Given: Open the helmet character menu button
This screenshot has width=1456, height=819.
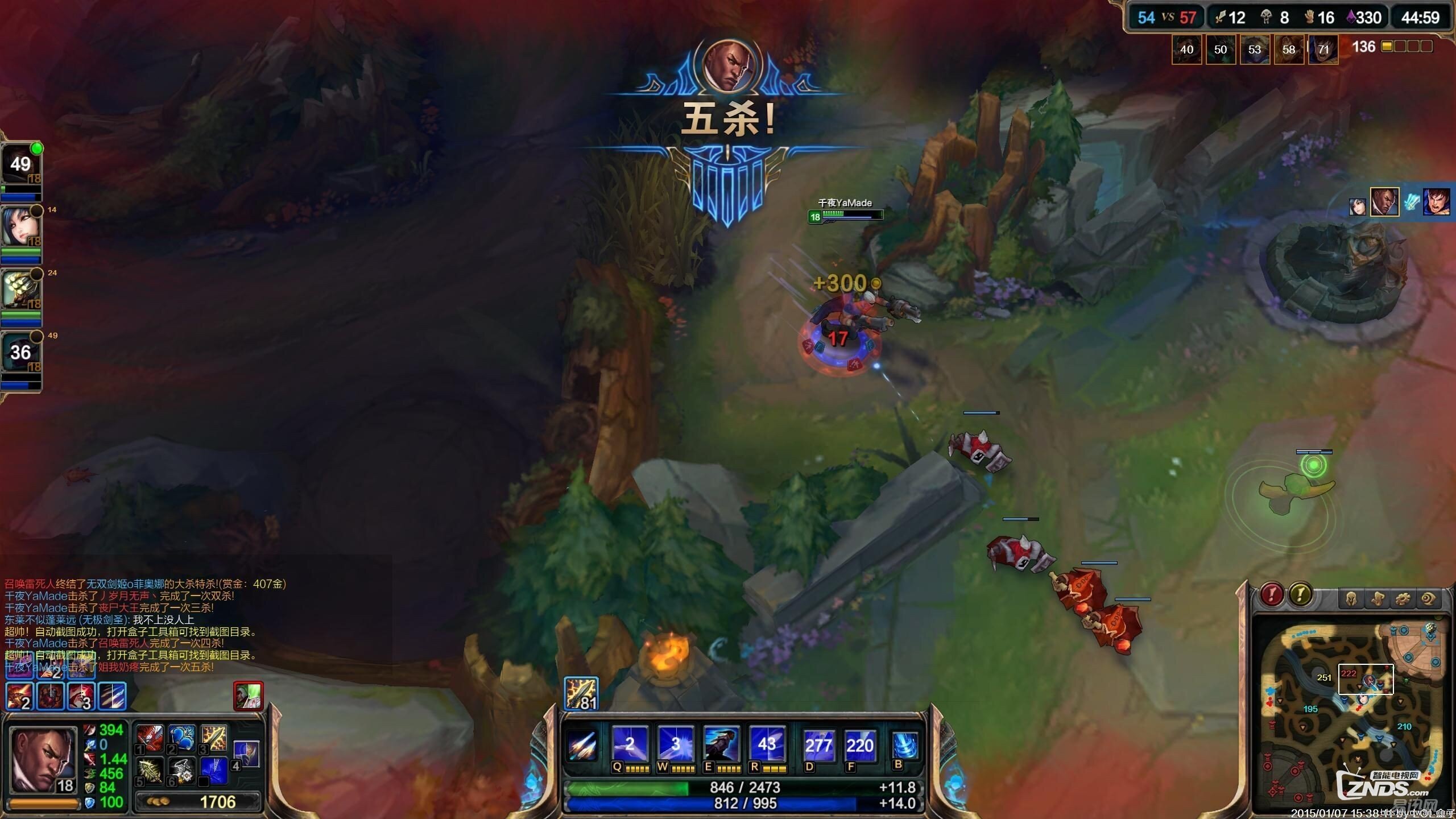Looking at the screenshot, I should (x=1352, y=599).
